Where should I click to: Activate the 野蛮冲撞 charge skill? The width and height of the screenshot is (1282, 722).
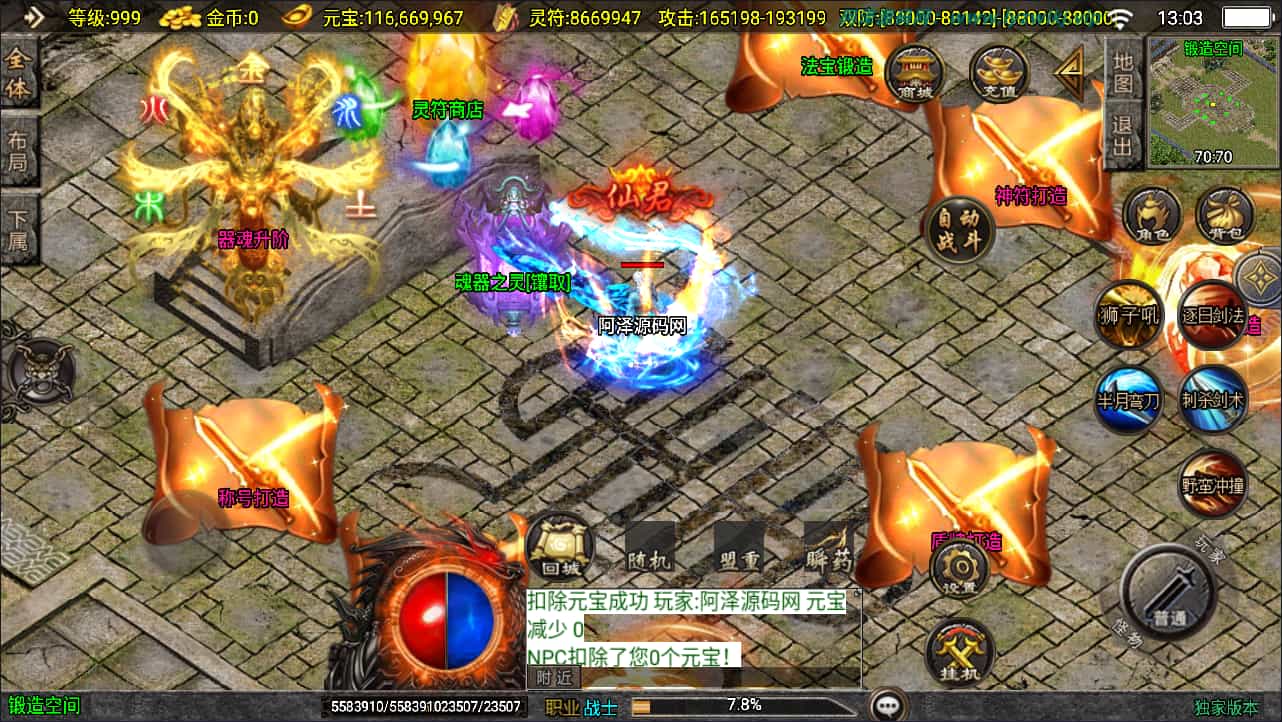(1212, 485)
